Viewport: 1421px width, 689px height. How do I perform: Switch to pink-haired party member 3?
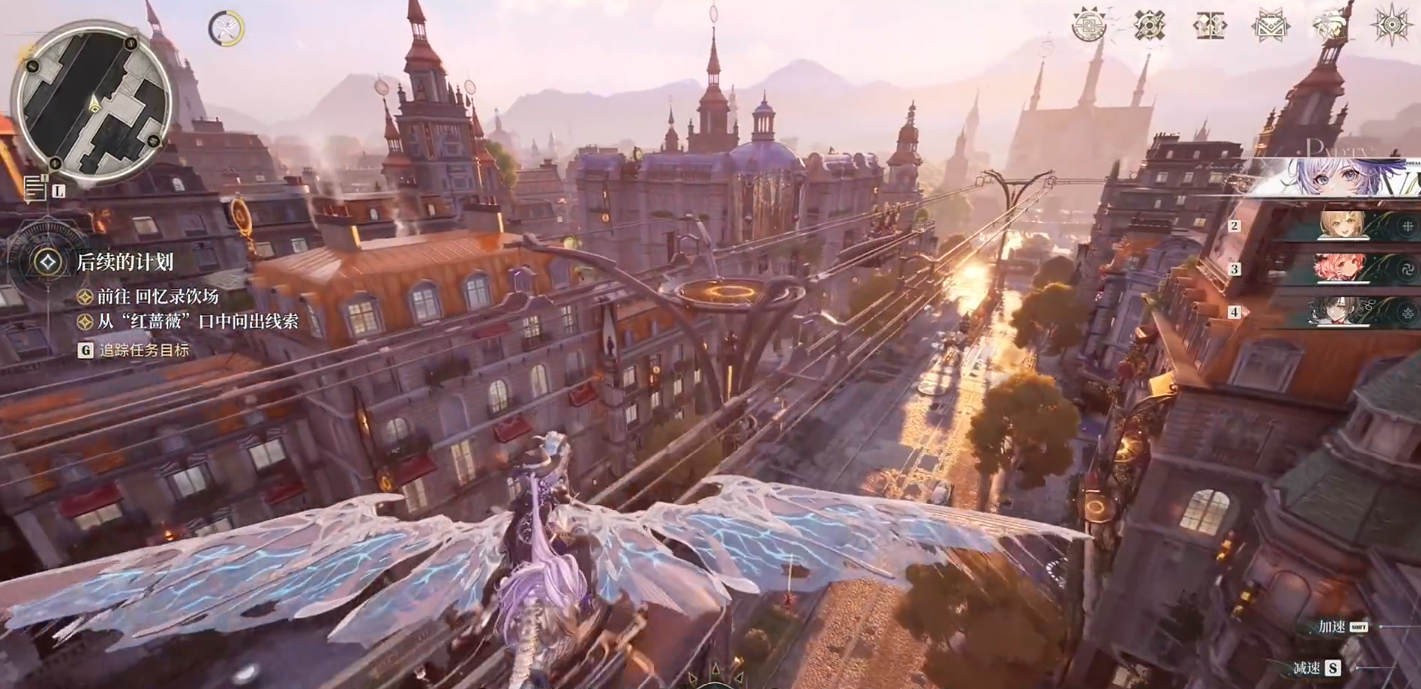[x=1342, y=269]
